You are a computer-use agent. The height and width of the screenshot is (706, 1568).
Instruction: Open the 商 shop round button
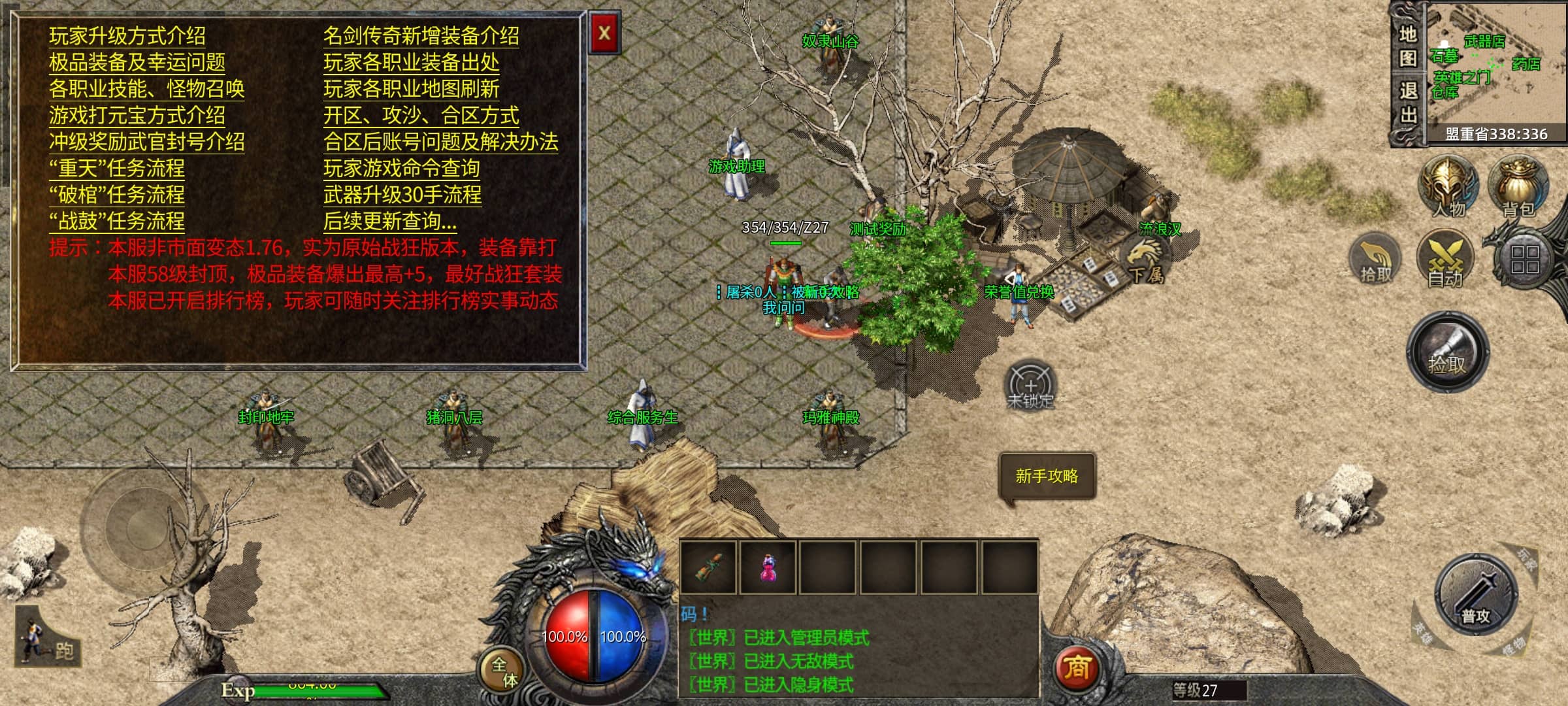pos(1077,667)
